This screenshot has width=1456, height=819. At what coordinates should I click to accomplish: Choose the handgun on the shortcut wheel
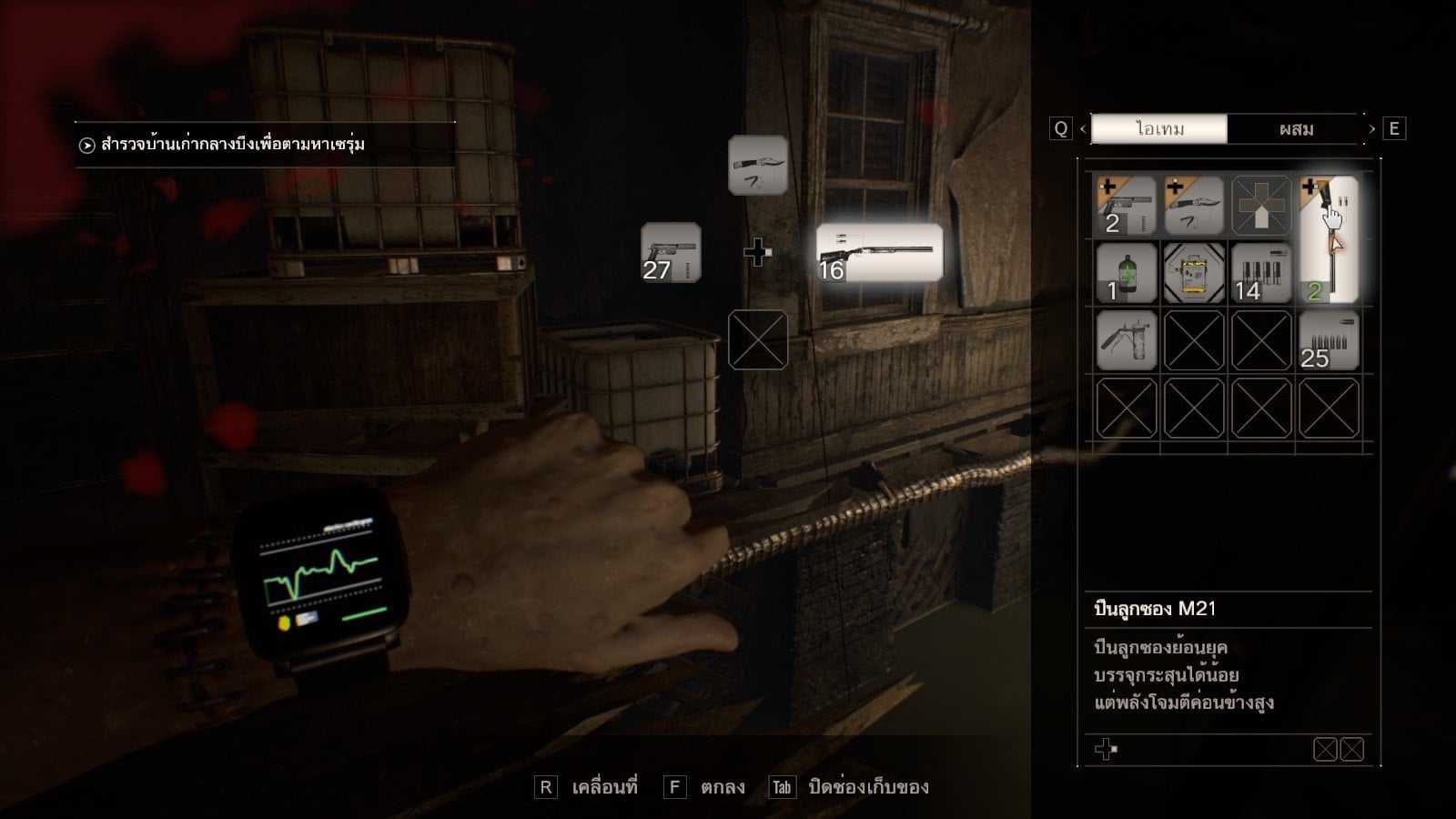click(x=671, y=253)
